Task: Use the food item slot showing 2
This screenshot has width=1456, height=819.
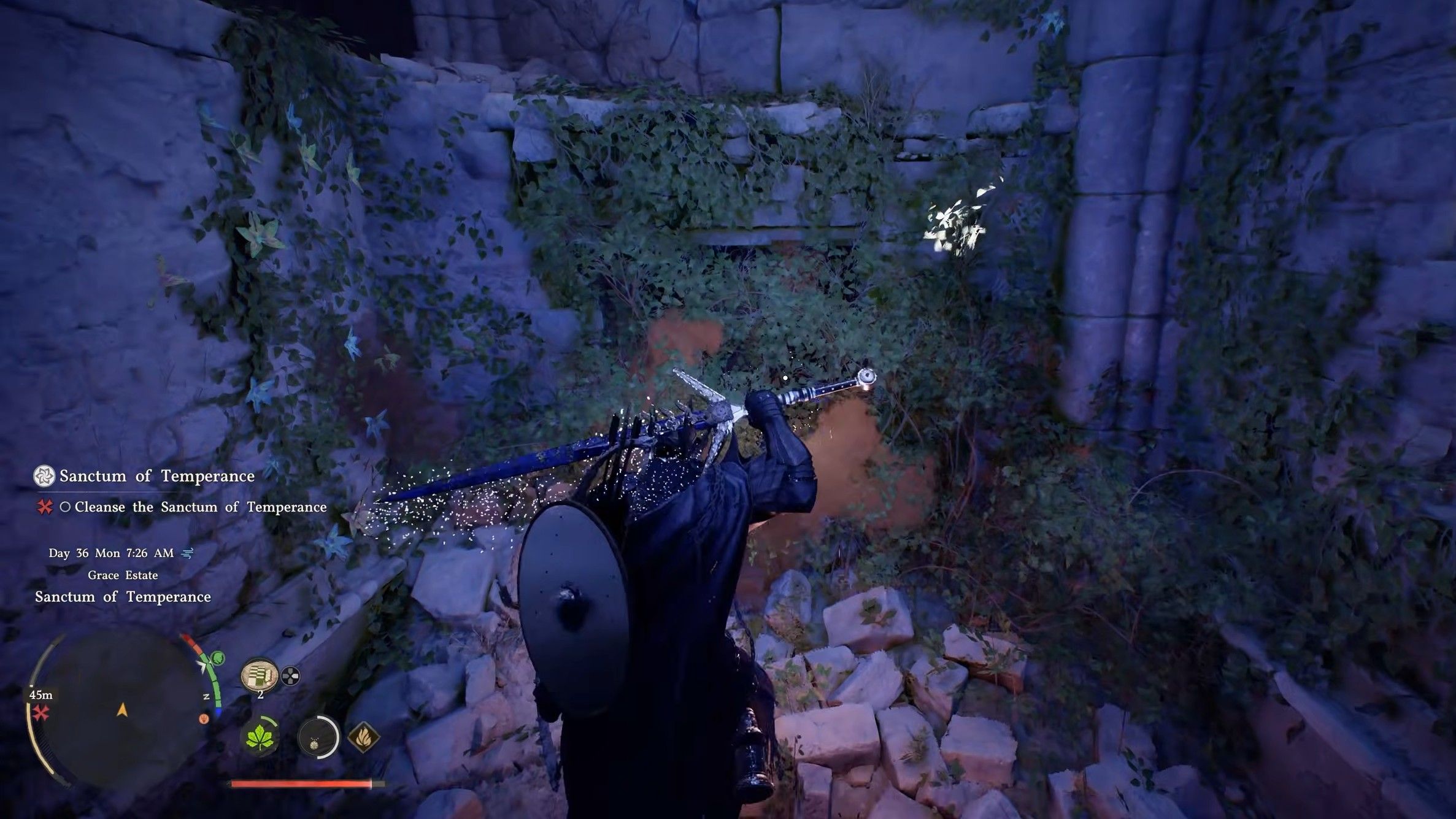Action: pyautogui.click(x=260, y=676)
